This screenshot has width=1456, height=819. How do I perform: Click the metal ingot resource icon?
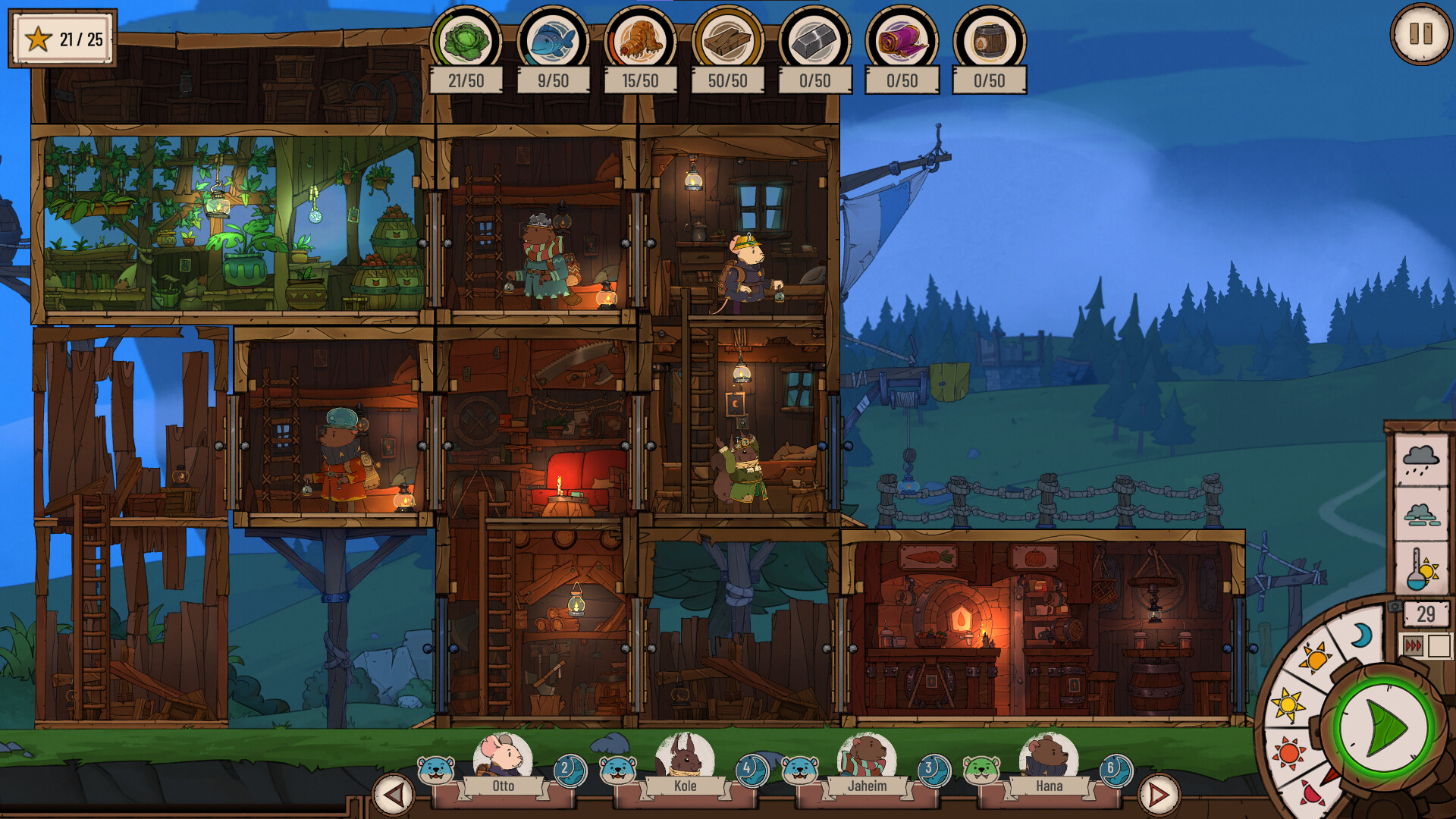[814, 41]
